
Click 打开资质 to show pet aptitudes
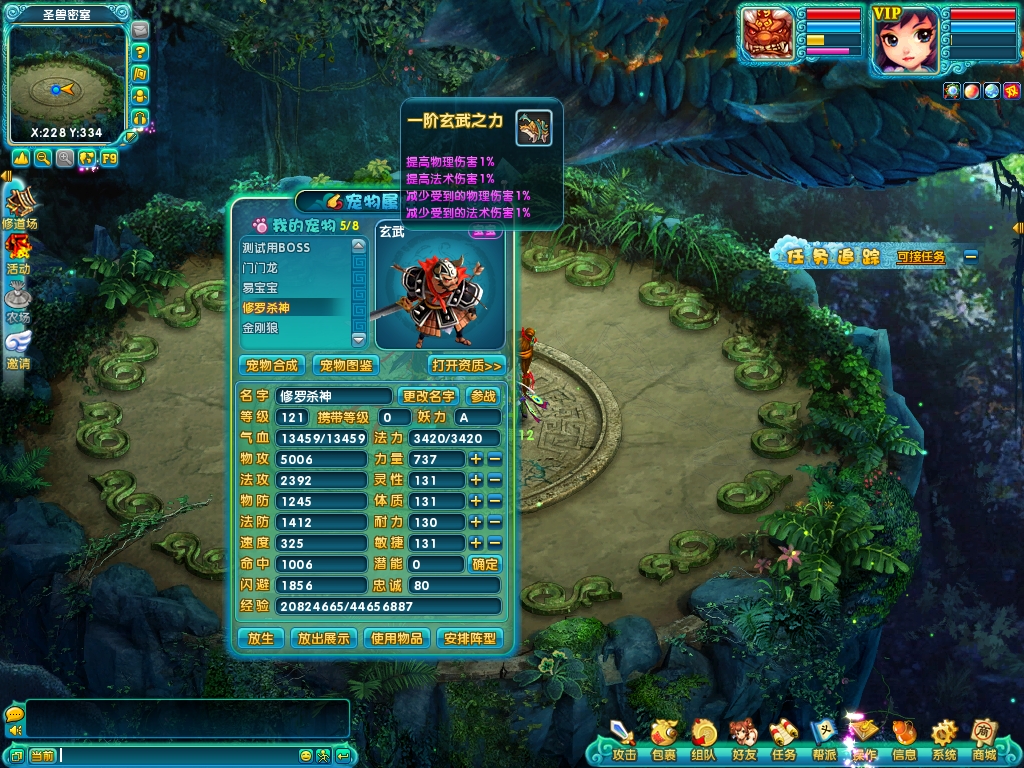(466, 365)
